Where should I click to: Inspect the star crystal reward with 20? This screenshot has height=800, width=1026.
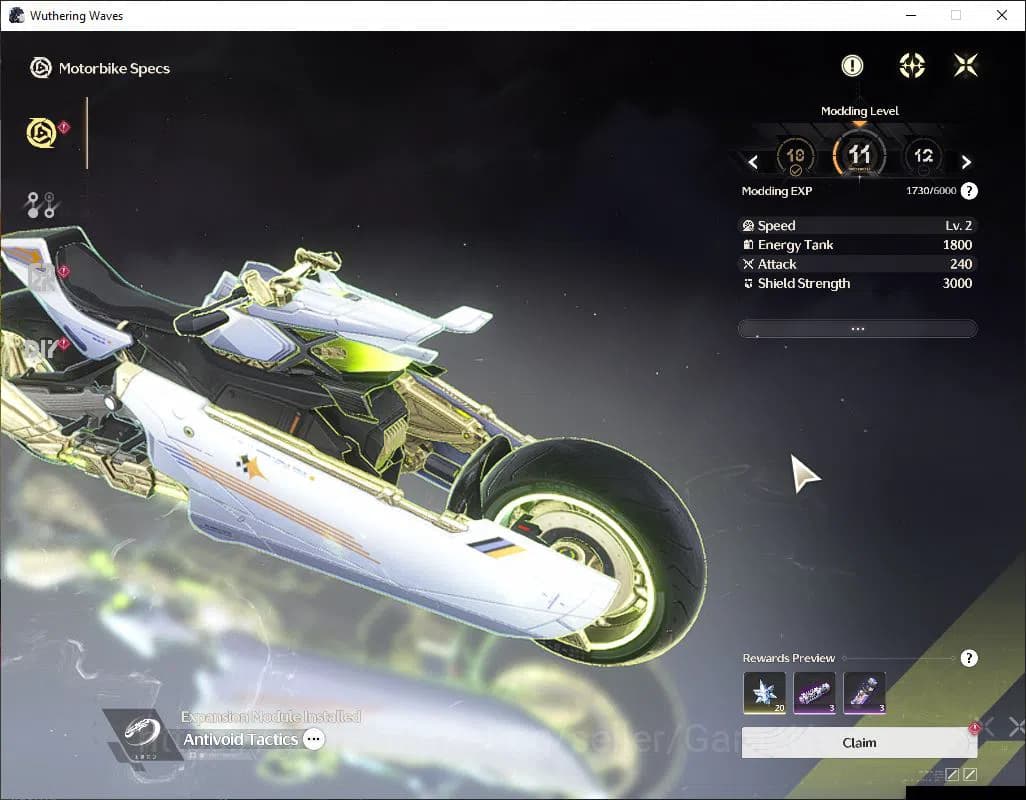click(763, 693)
